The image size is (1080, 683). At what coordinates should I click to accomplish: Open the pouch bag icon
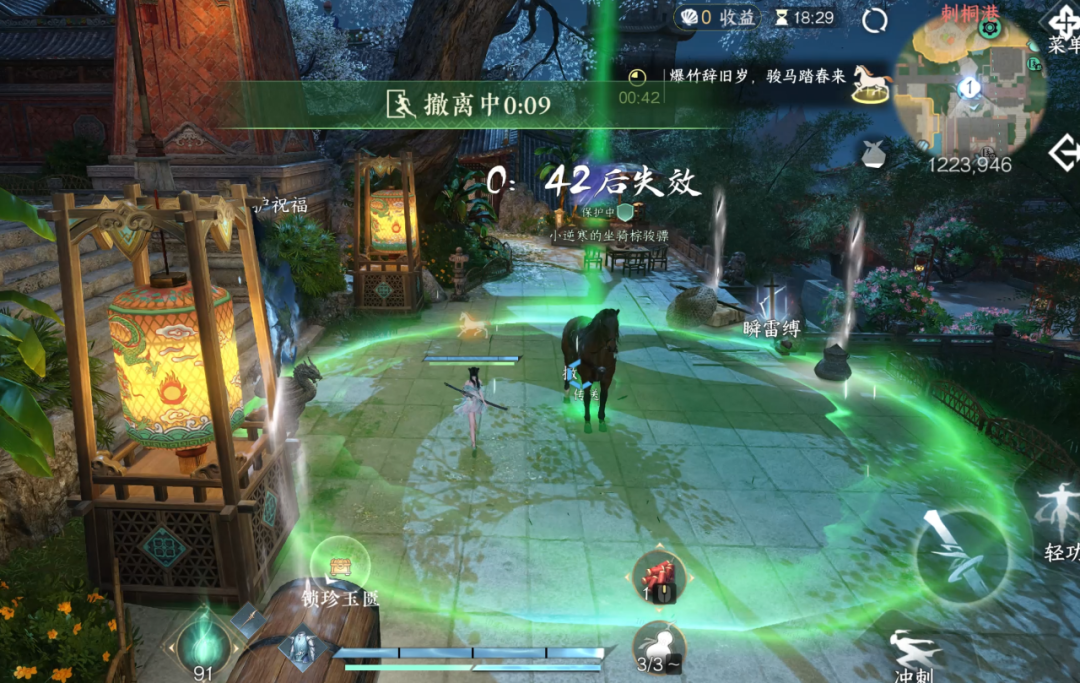(x=874, y=154)
